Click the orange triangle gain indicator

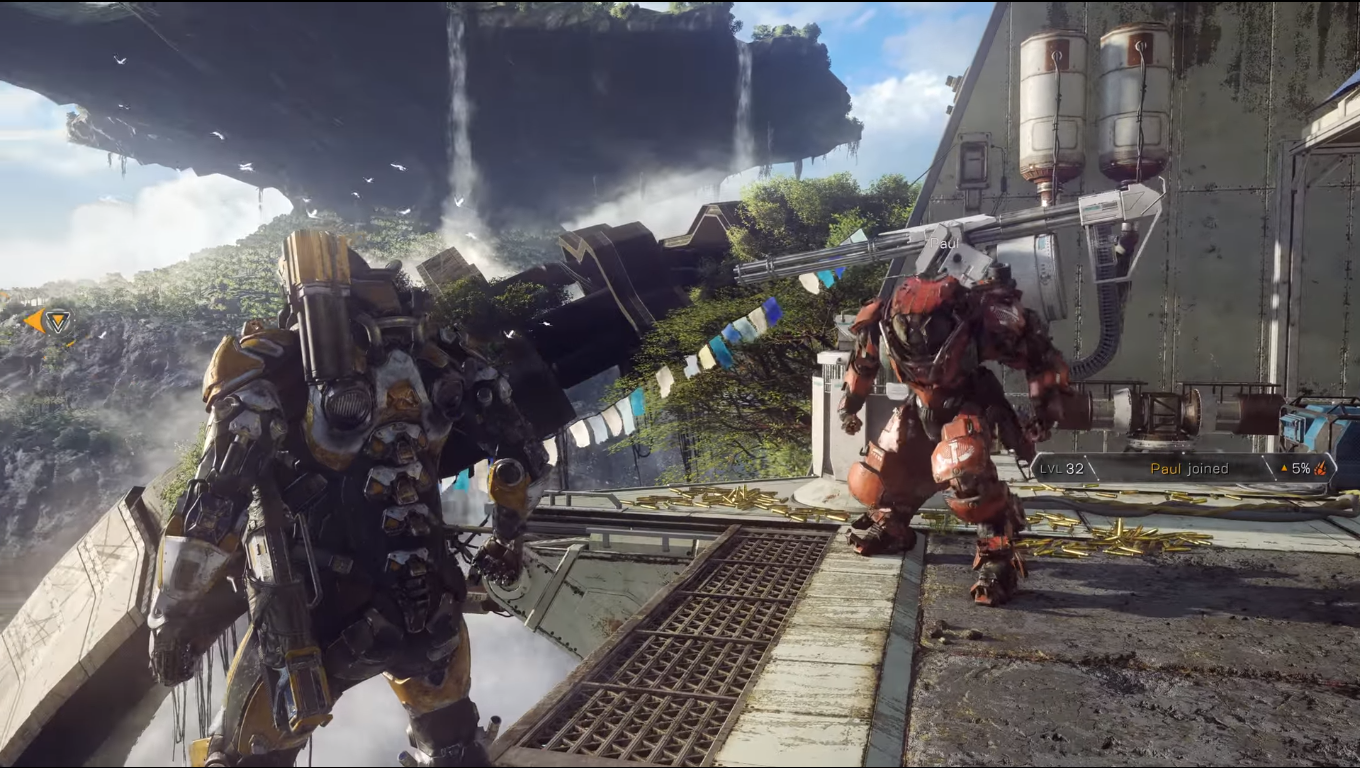tap(1284, 468)
